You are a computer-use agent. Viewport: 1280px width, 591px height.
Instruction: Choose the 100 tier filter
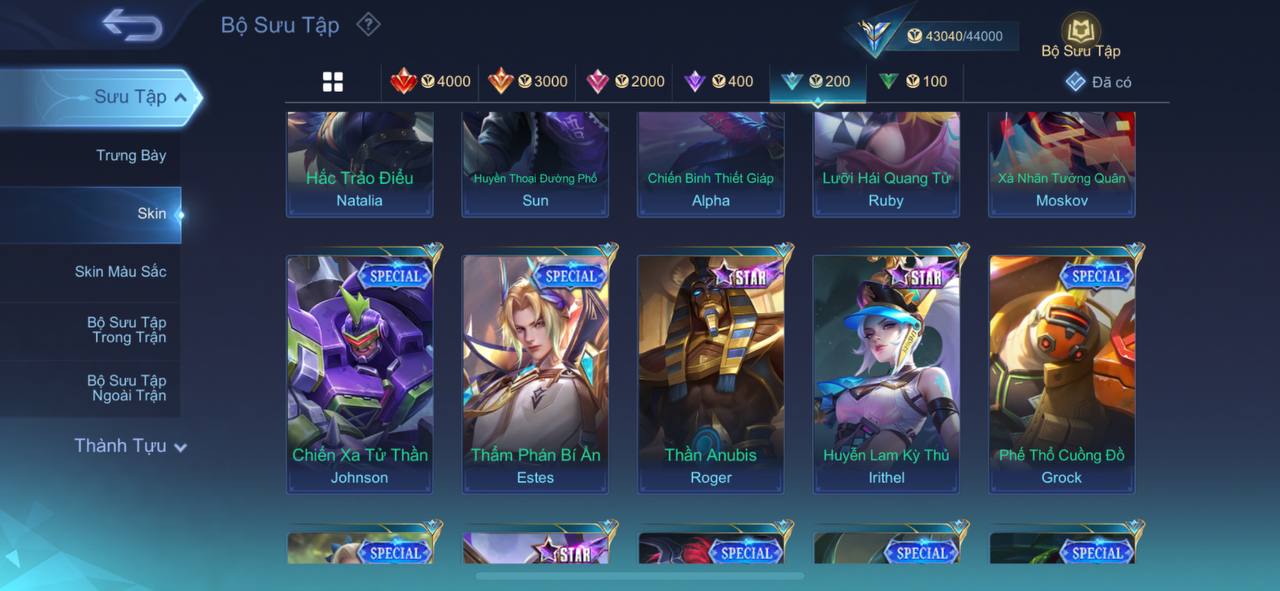[912, 81]
